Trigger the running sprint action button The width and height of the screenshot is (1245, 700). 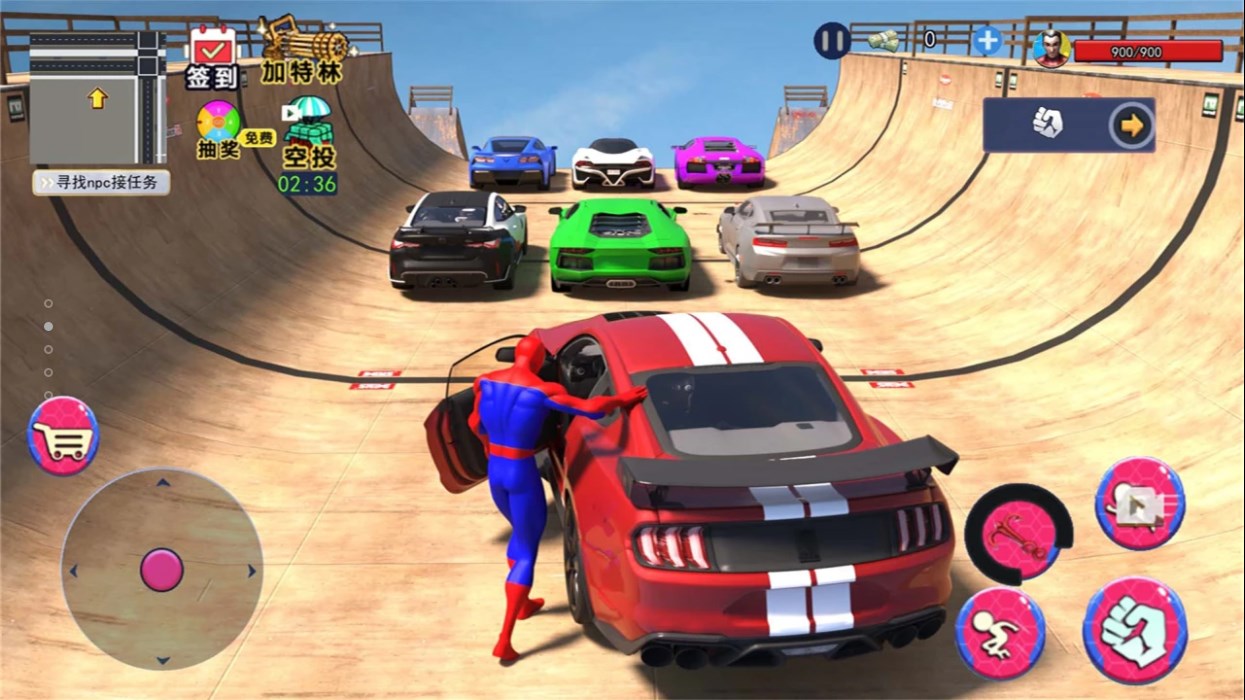(x=1000, y=634)
